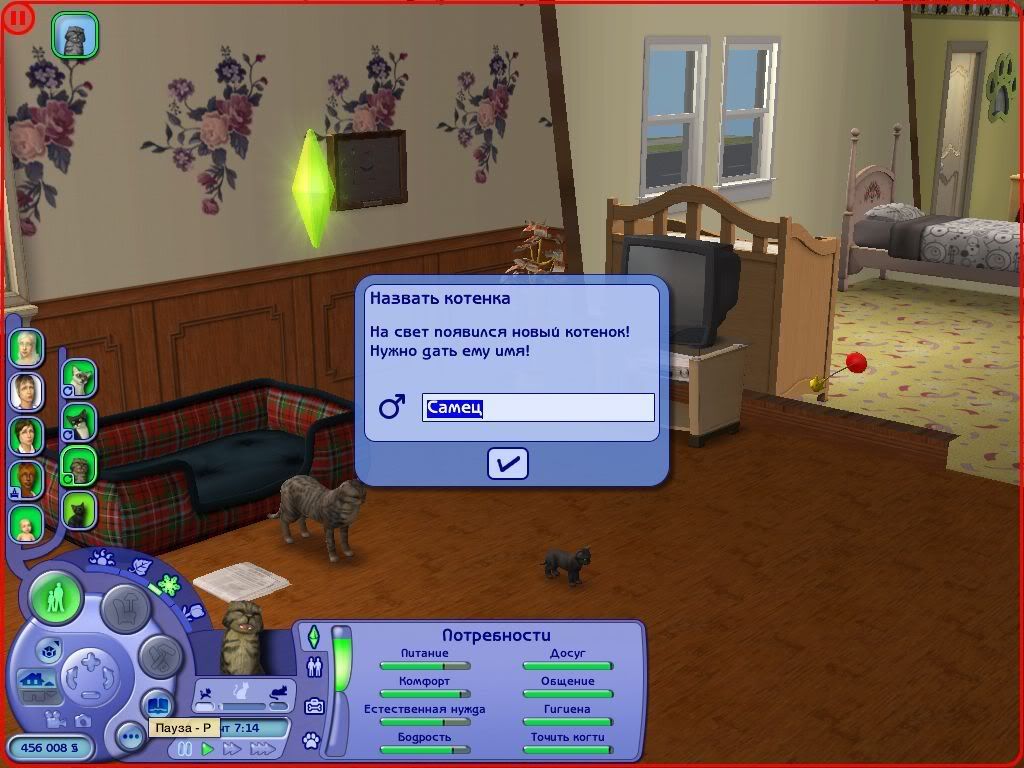Set the game to triple fast-forward speed

263,749
